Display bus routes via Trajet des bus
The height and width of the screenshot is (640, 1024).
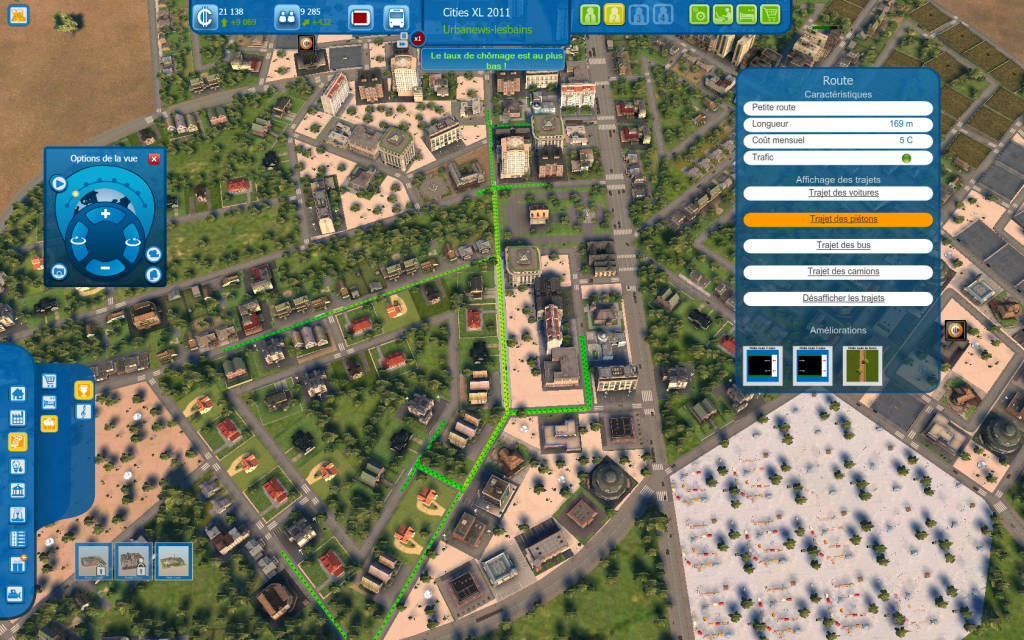(838, 245)
